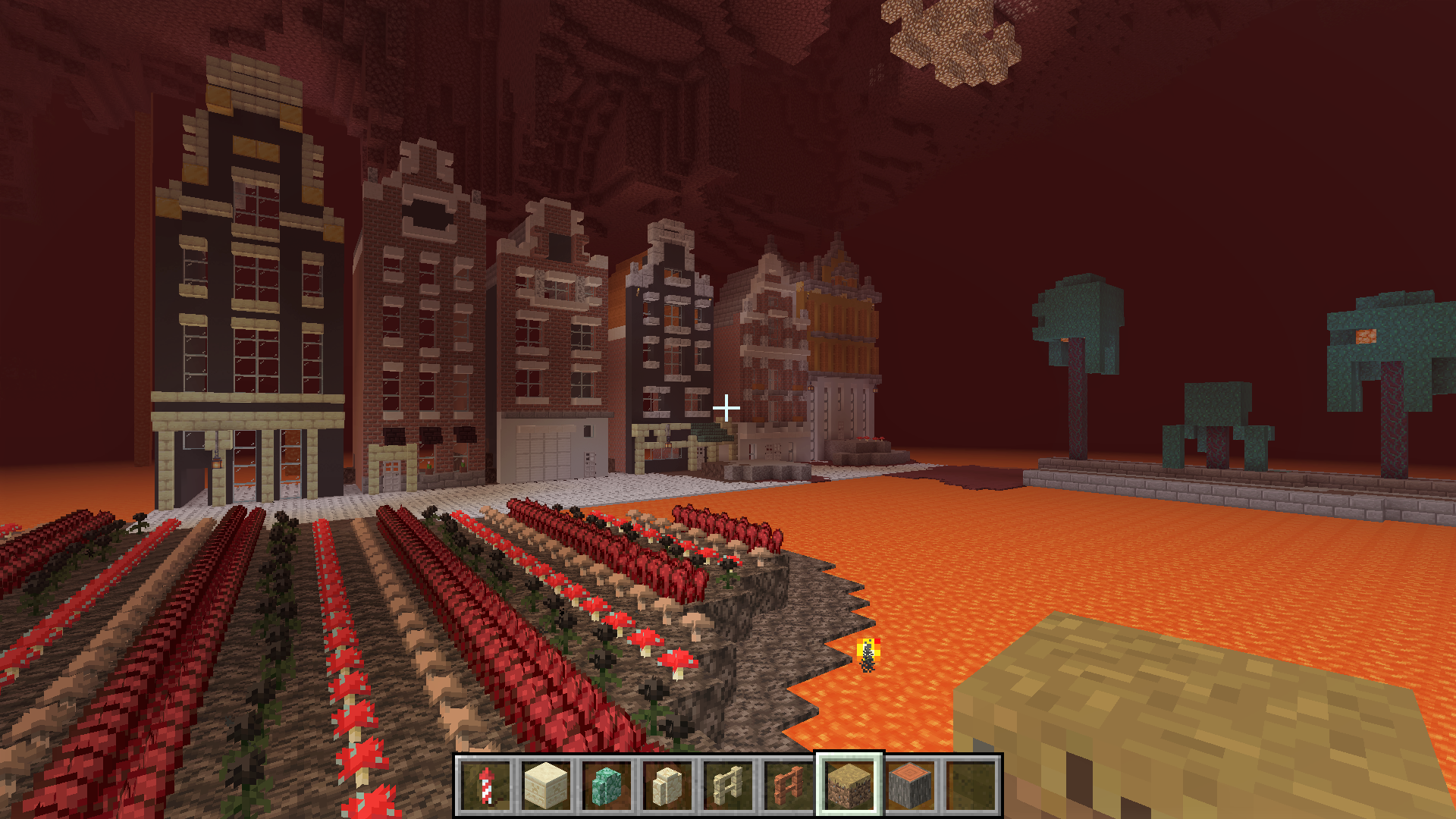This screenshot has height=819, width=1456.
Task: Choose the green prismarine wall slot
Action: [x=607, y=785]
